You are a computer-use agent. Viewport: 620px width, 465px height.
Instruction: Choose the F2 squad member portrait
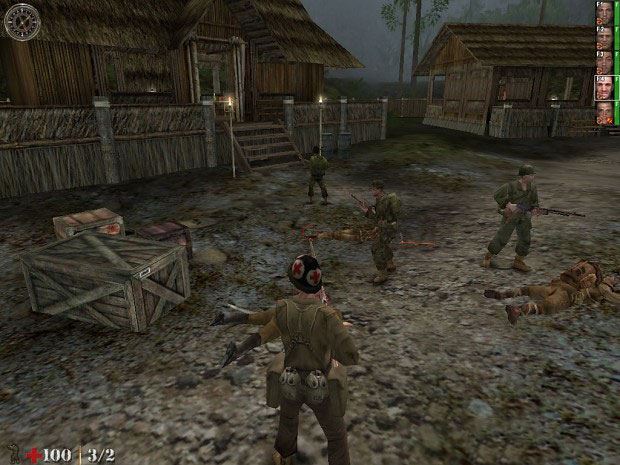point(604,36)
